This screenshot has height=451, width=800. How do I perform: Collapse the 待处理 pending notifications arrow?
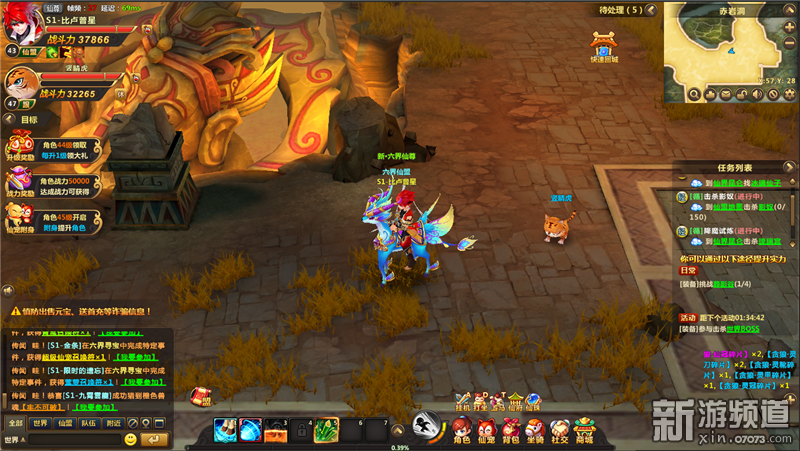(649, 10)
